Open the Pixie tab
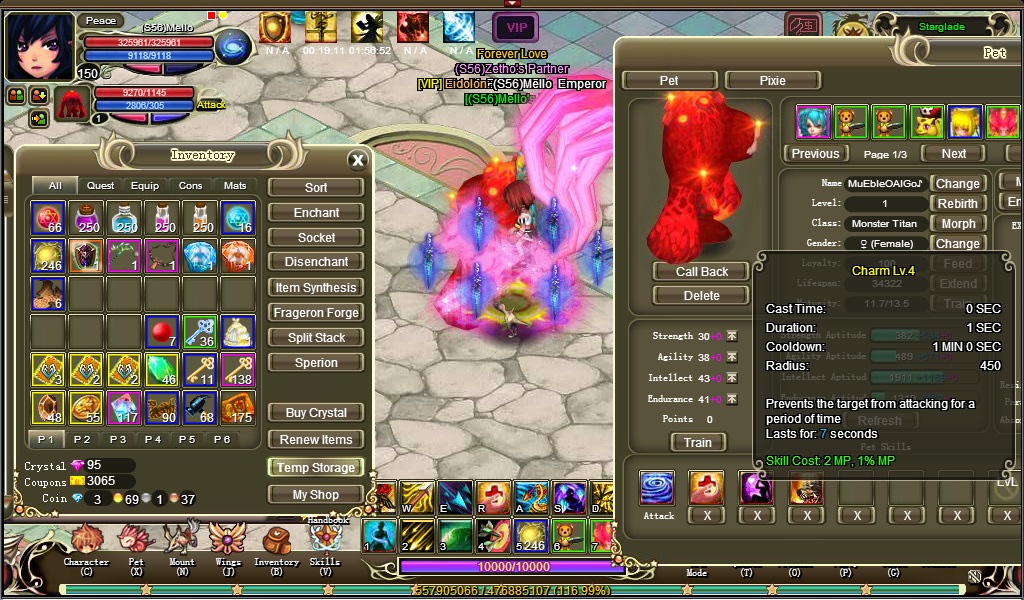Viewport: 1024px width, 600px height. 773,81
